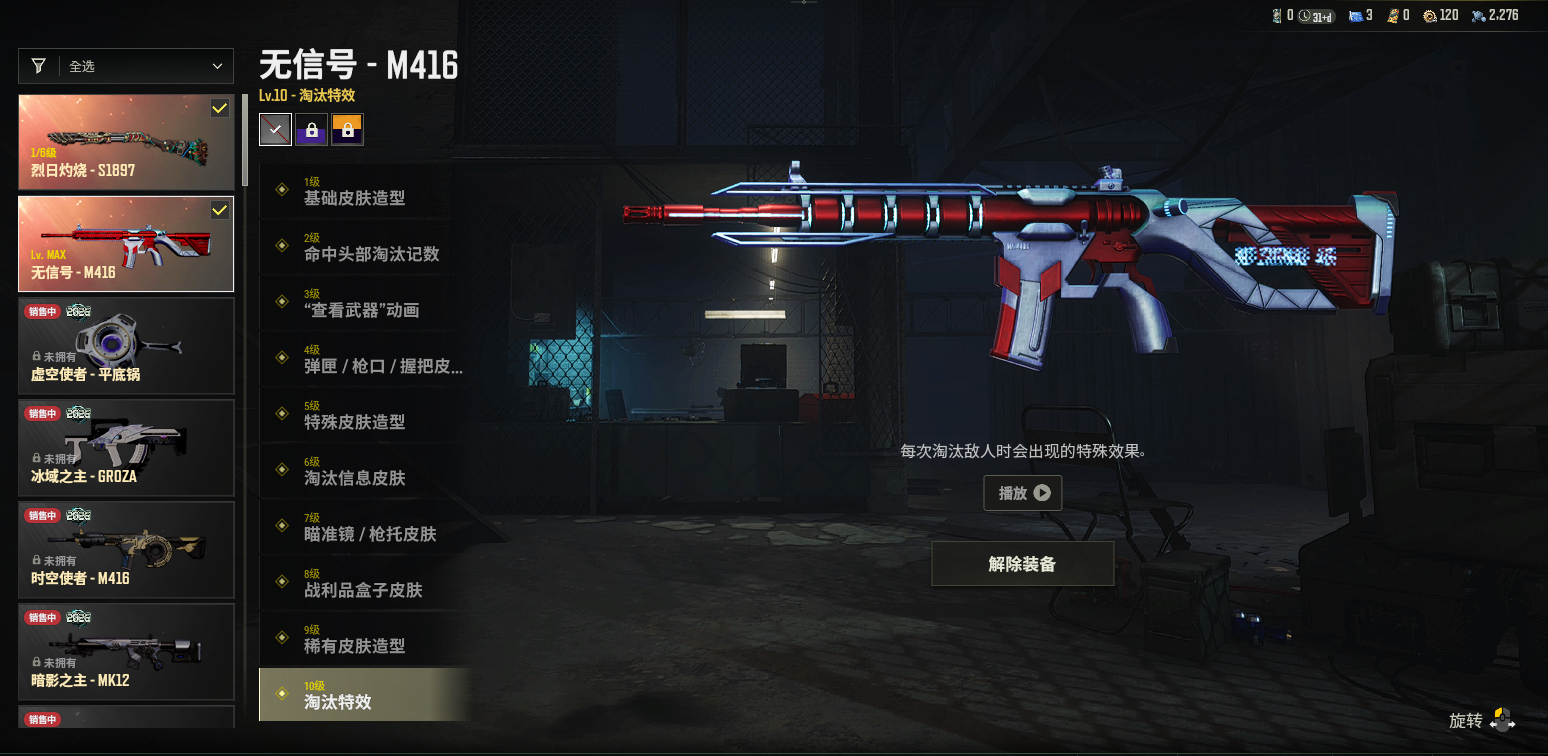Select the 时空使者 - M416 skin
Viewport: 1548px width, 756px height.
[126, 550]
